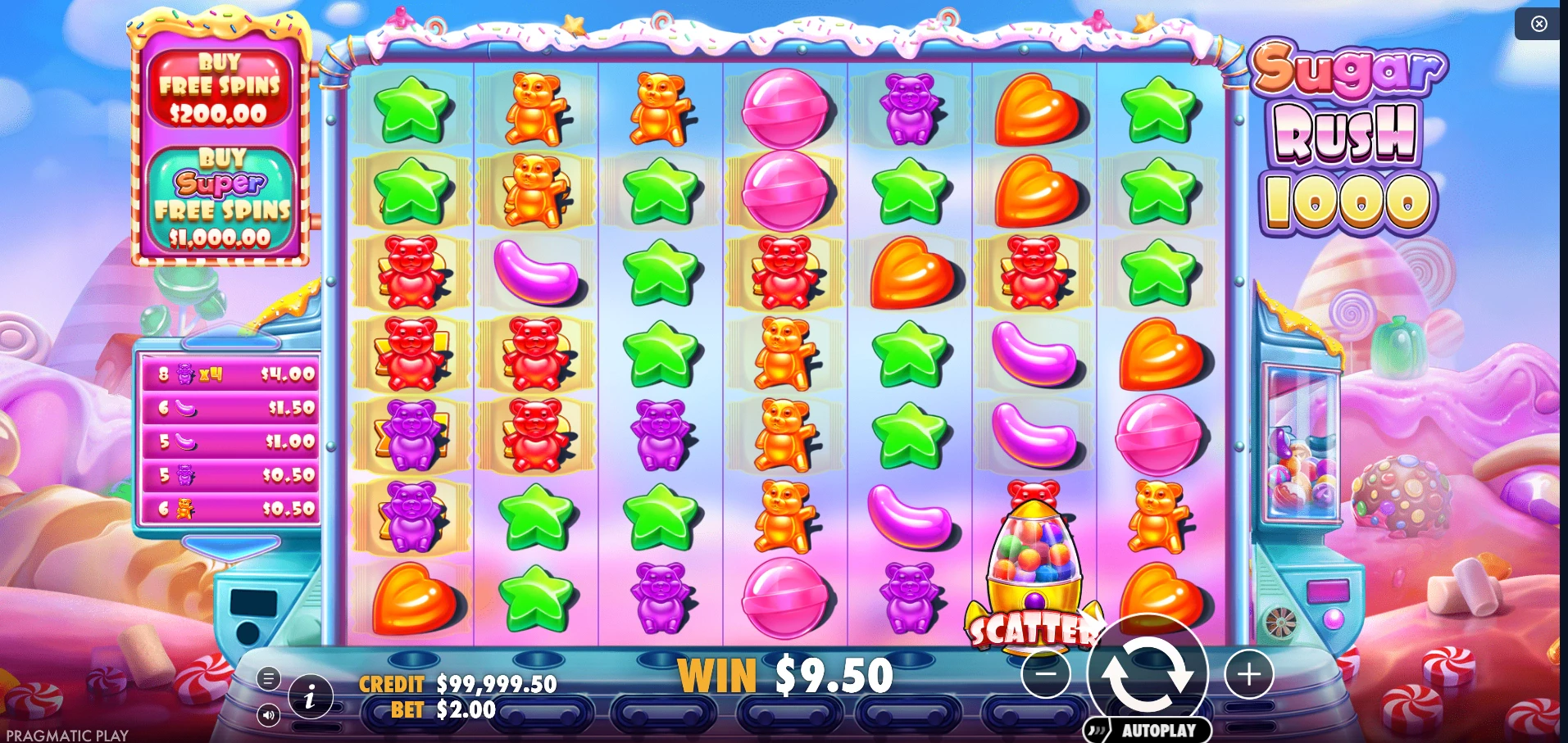1568x743 pixels.
Task: Decrease the bet with the minus button
Action: (x=1047, y=675)
